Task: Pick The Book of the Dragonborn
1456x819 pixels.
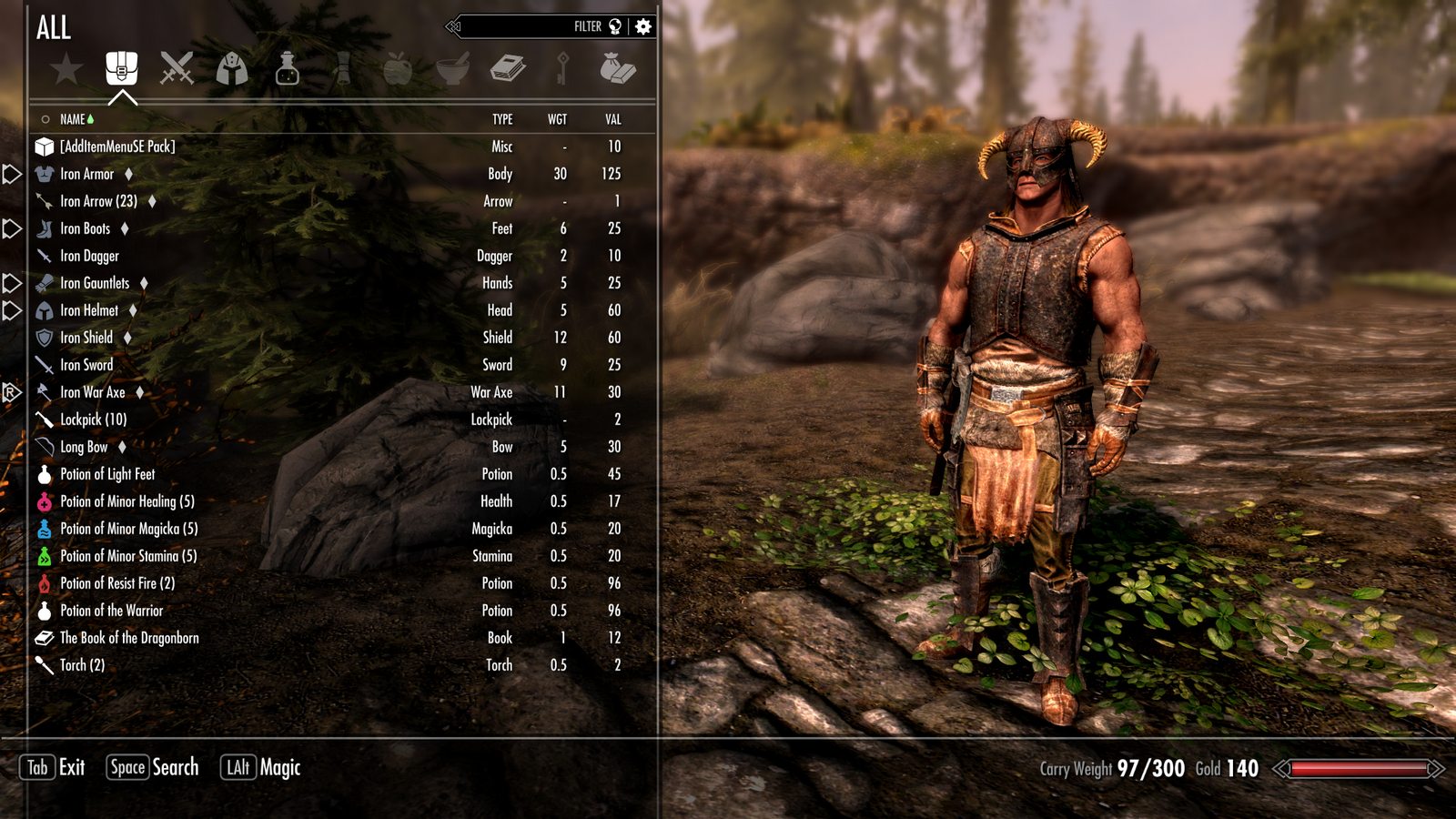Action: coord(129,638)
